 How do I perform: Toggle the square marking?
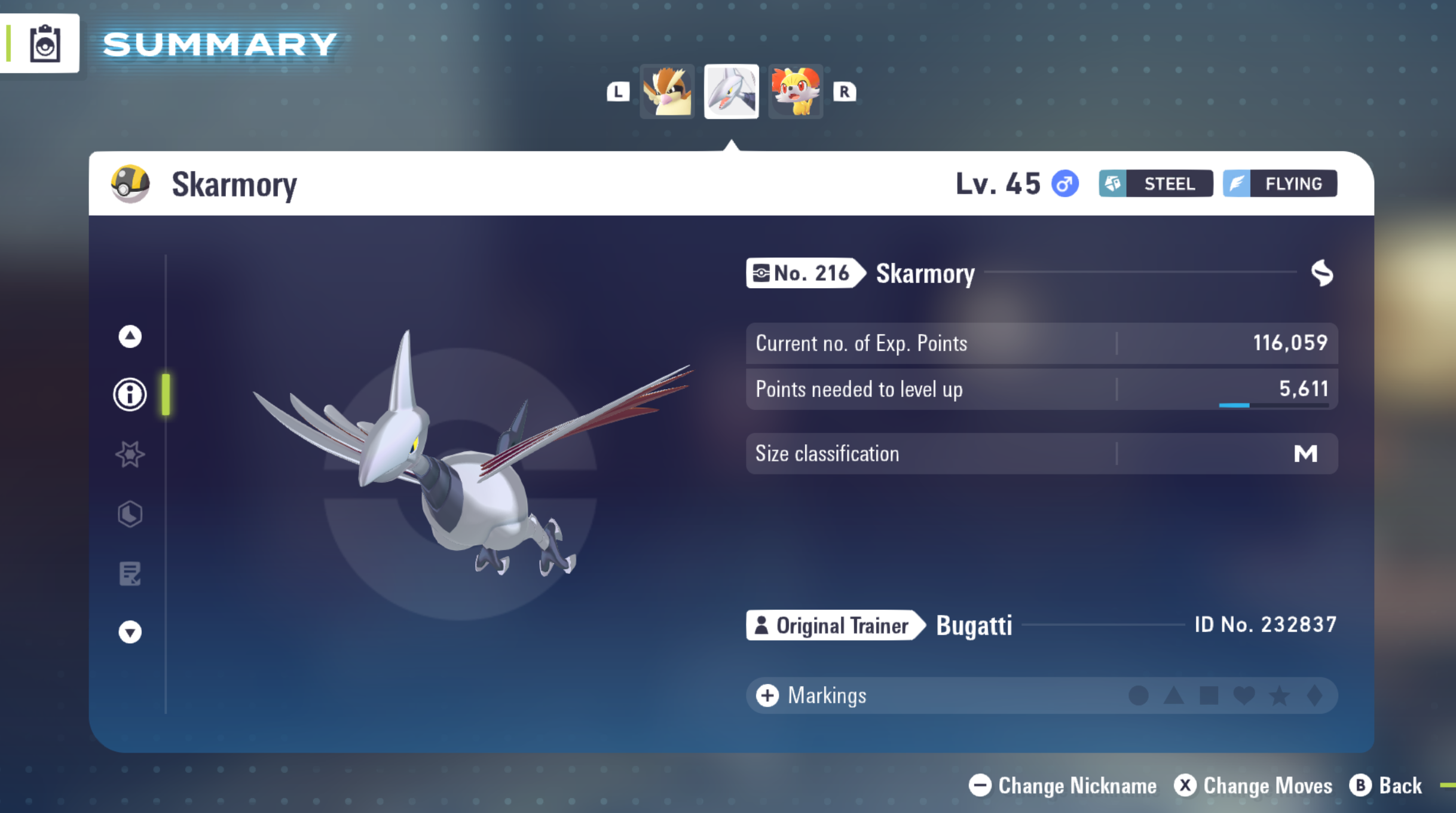1209,695
